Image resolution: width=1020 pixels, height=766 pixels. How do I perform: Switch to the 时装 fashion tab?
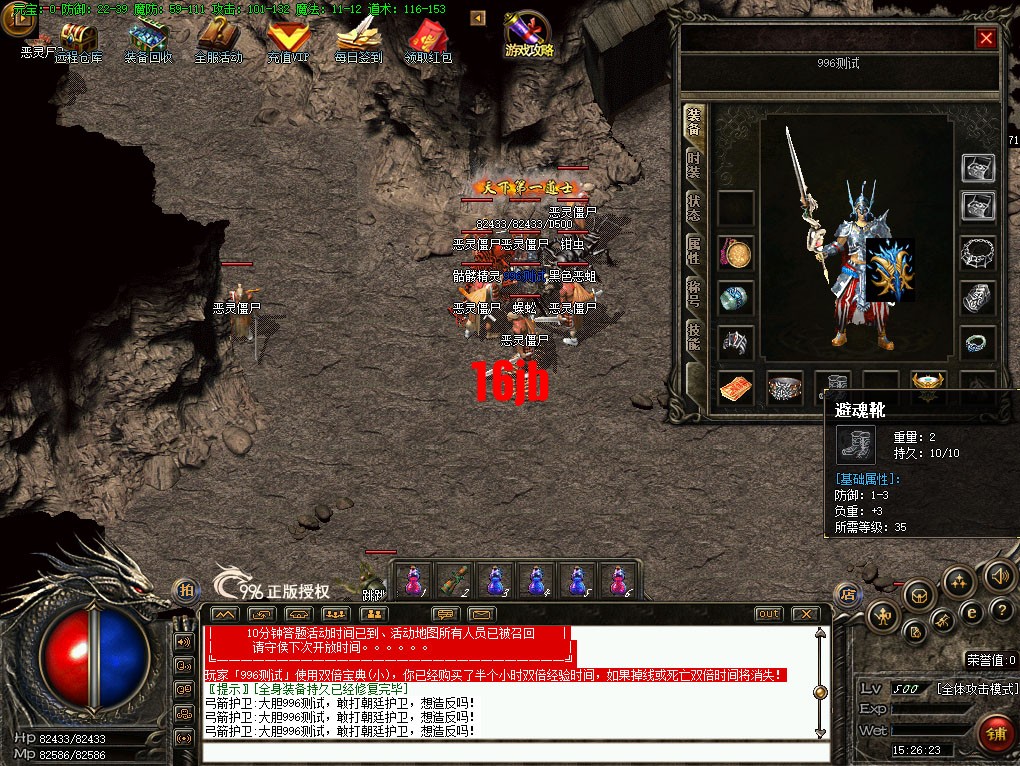[x=694, y=165]
